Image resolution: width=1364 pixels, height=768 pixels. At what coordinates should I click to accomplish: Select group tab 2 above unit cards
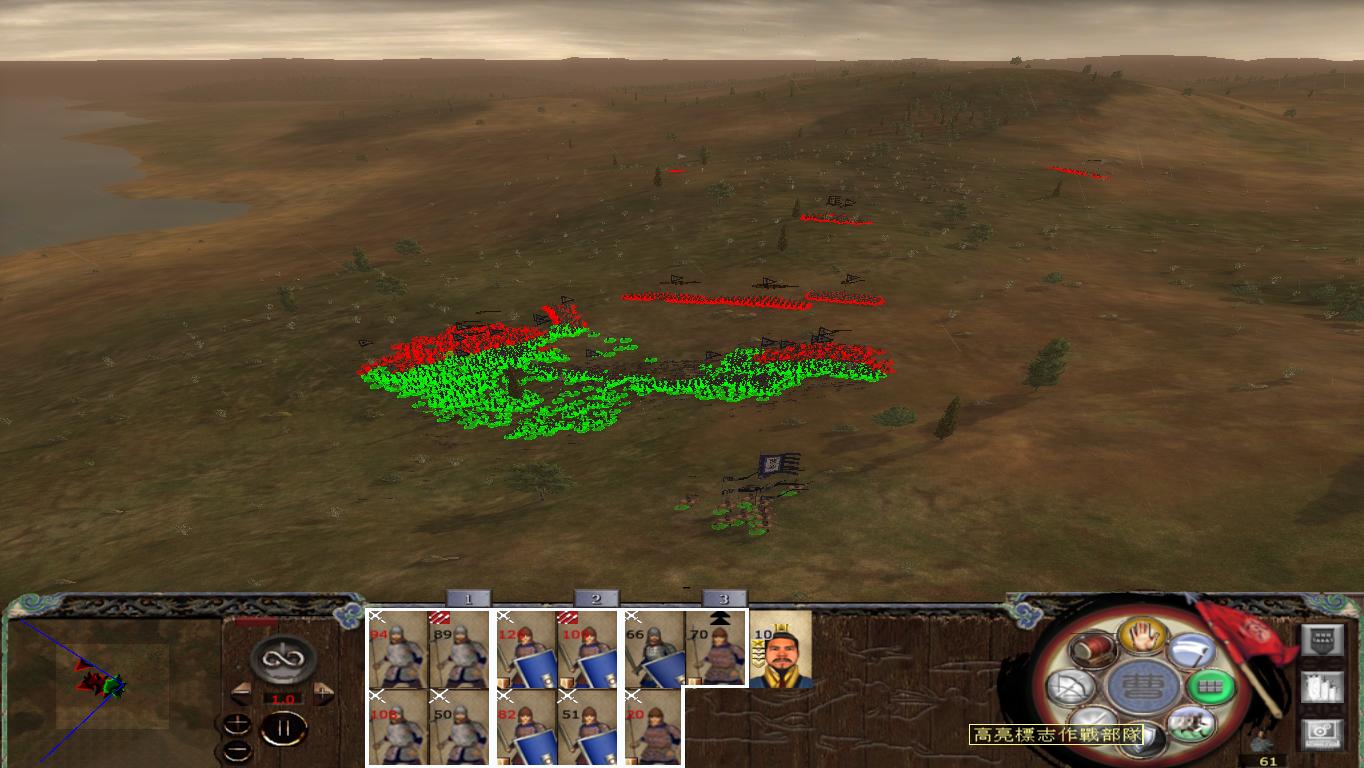(x=596, y=598)
